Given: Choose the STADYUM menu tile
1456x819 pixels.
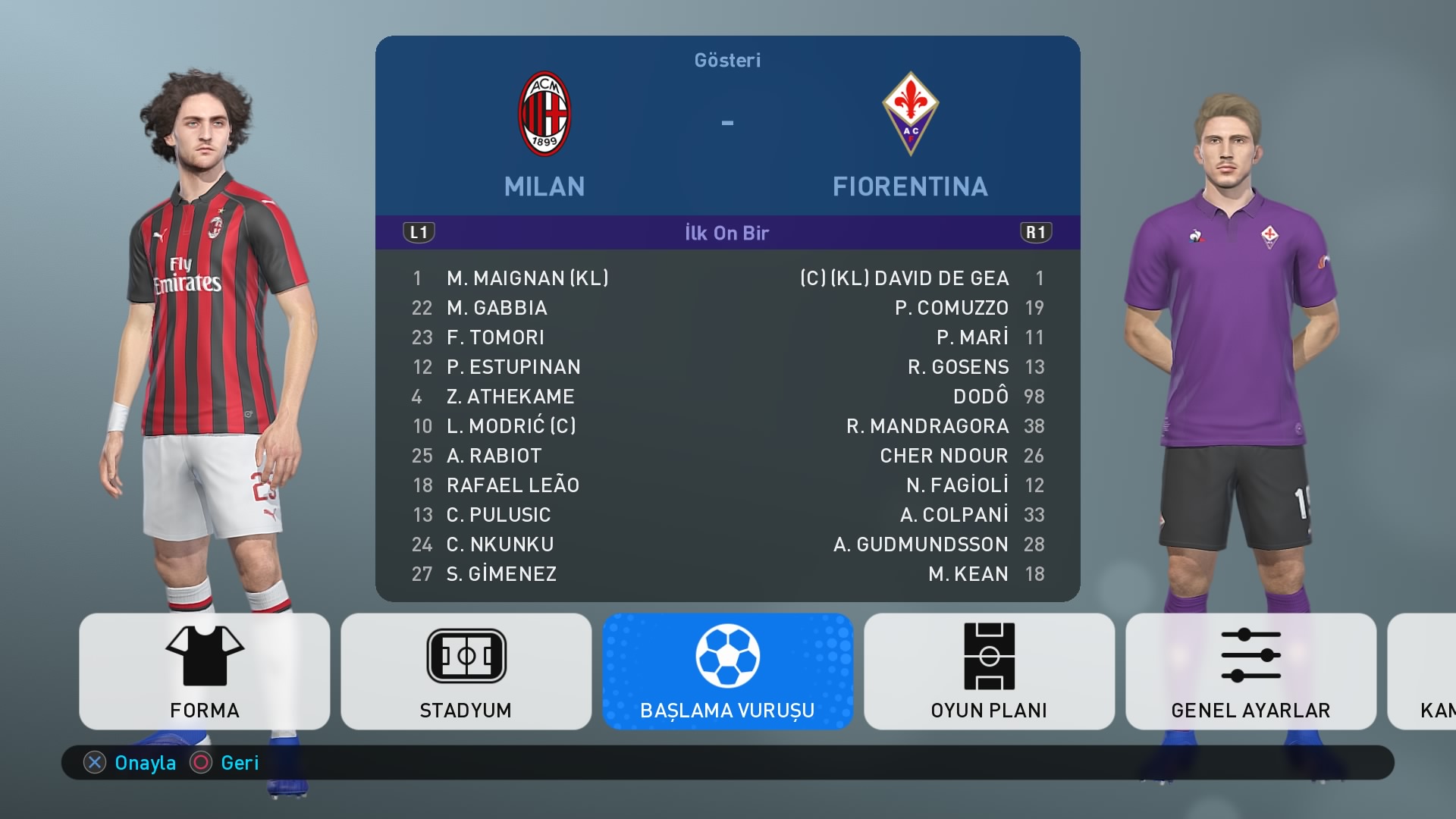Looking at the screenshot, I should [466, 671].
